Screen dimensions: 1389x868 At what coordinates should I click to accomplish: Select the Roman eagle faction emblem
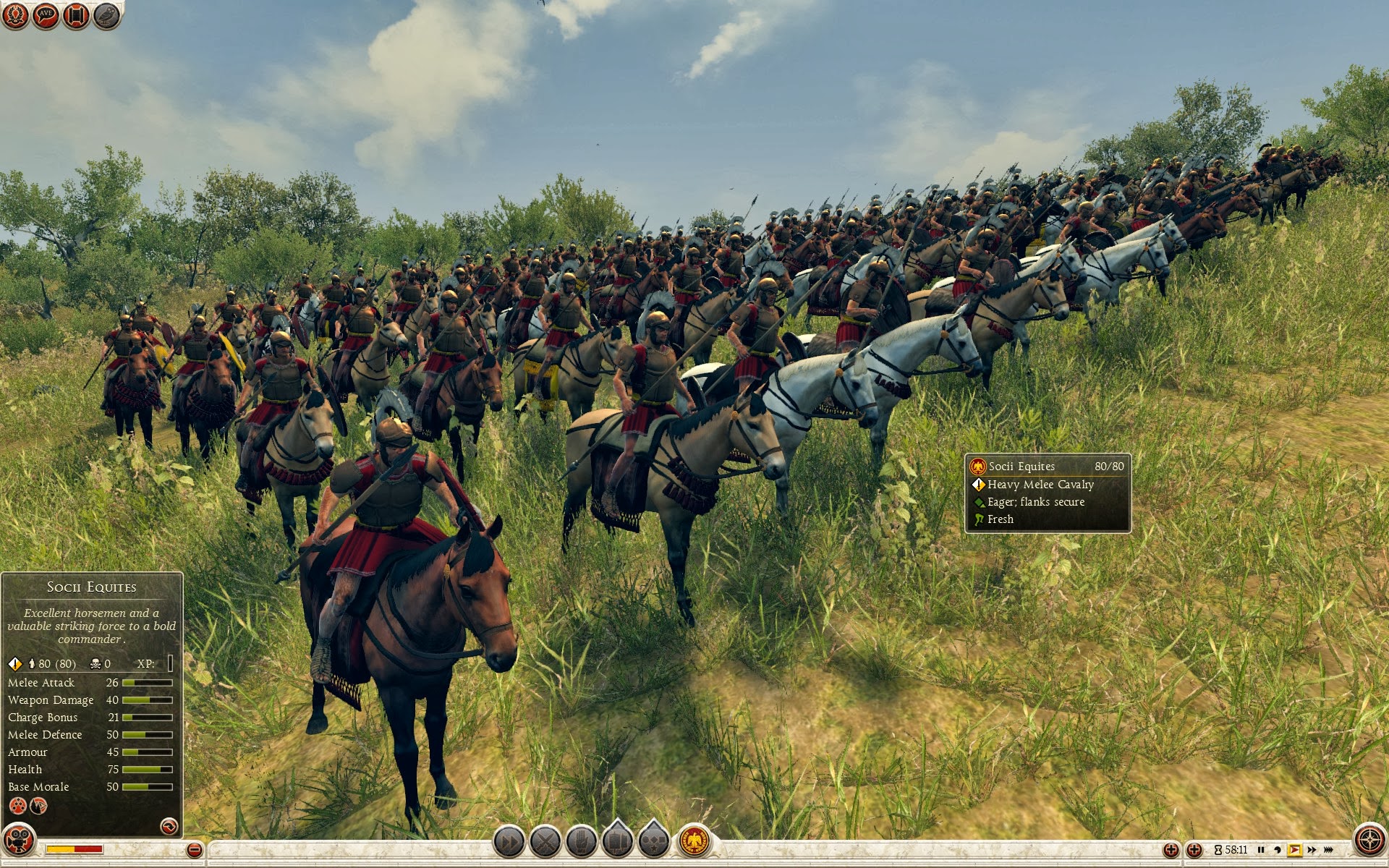pyautogui.click(x=694, y=841)
